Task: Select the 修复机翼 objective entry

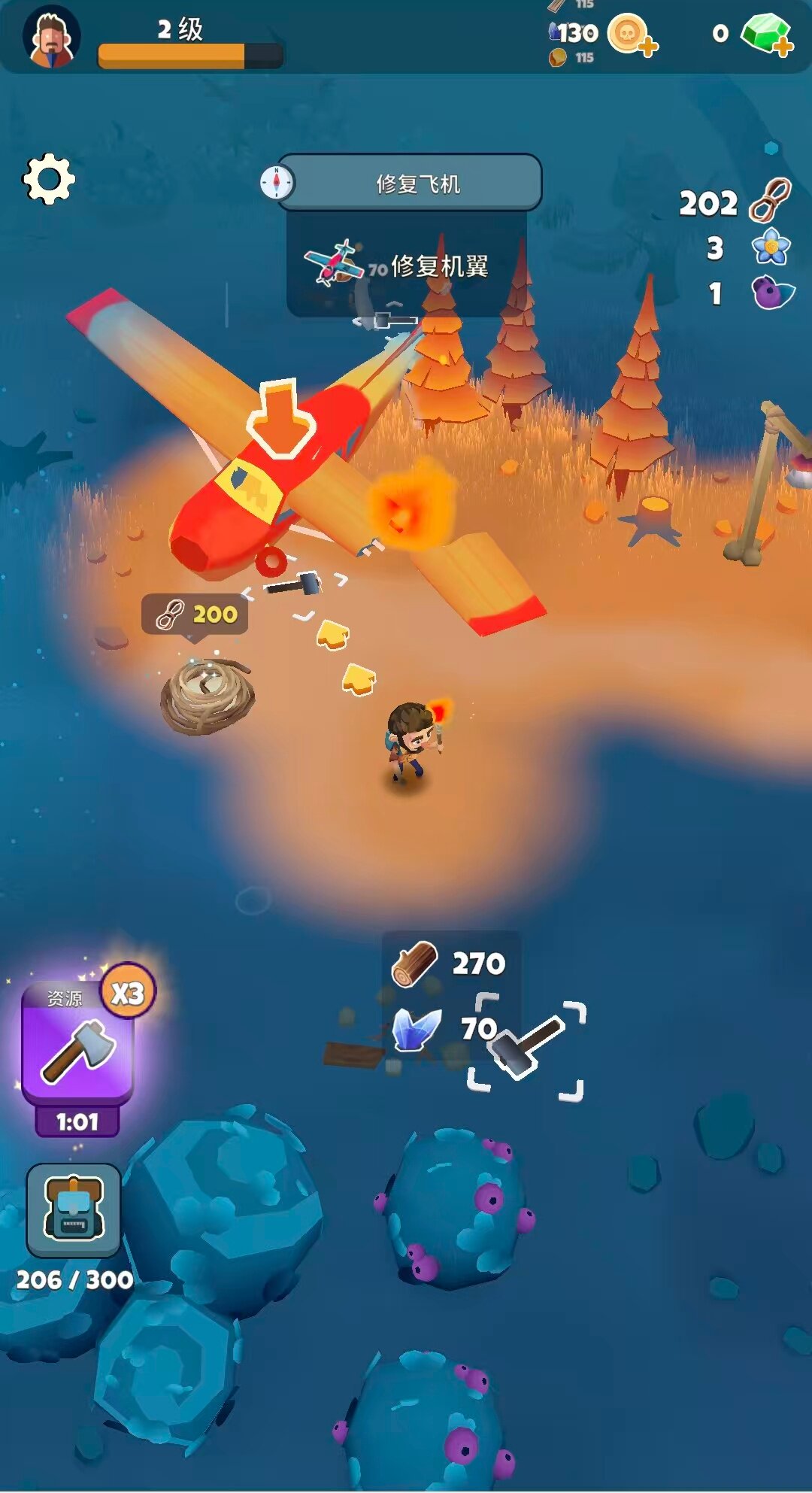Action: pyautogui.click(x=407, y=266)
